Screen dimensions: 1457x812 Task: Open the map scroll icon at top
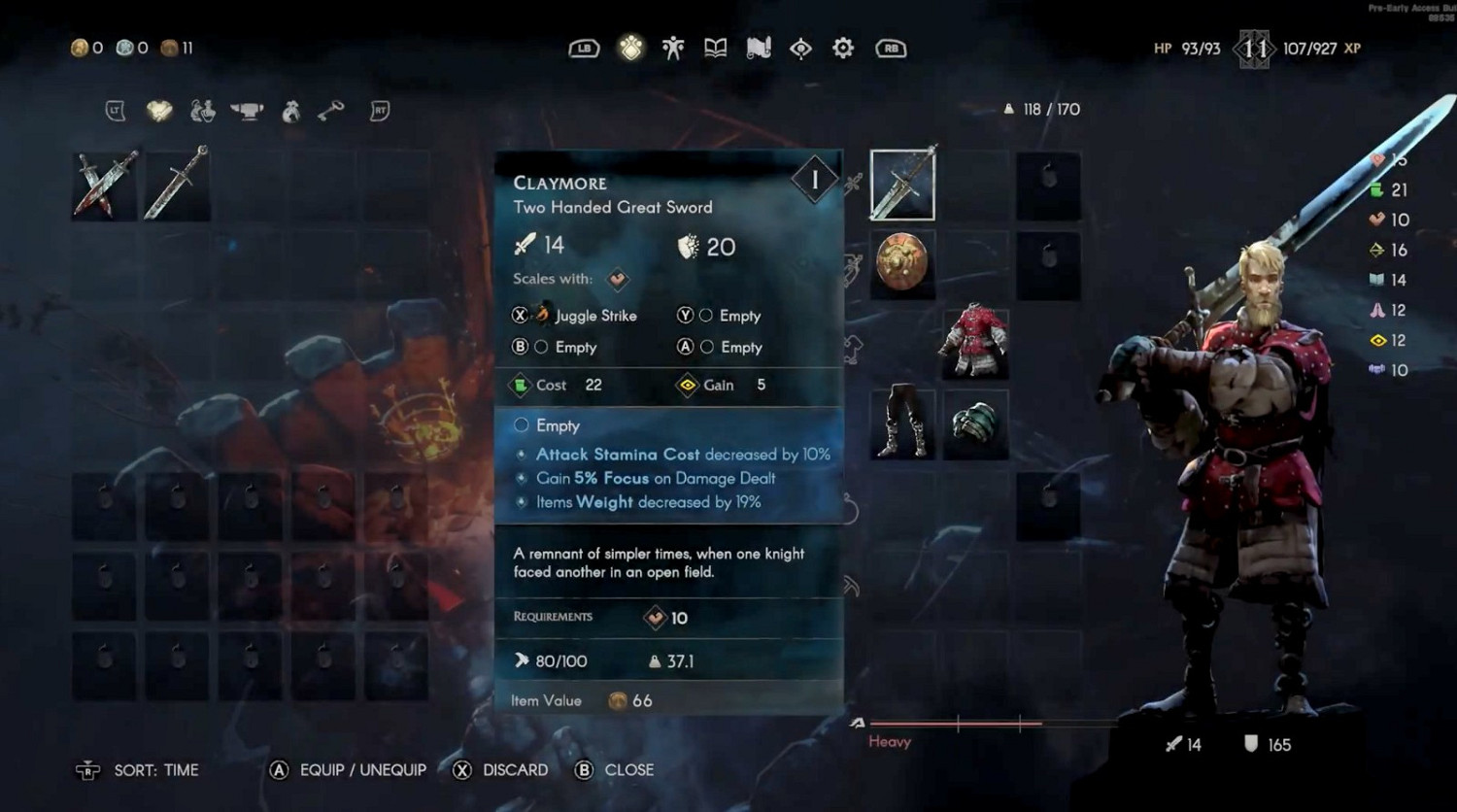click(x=758, y=48)
